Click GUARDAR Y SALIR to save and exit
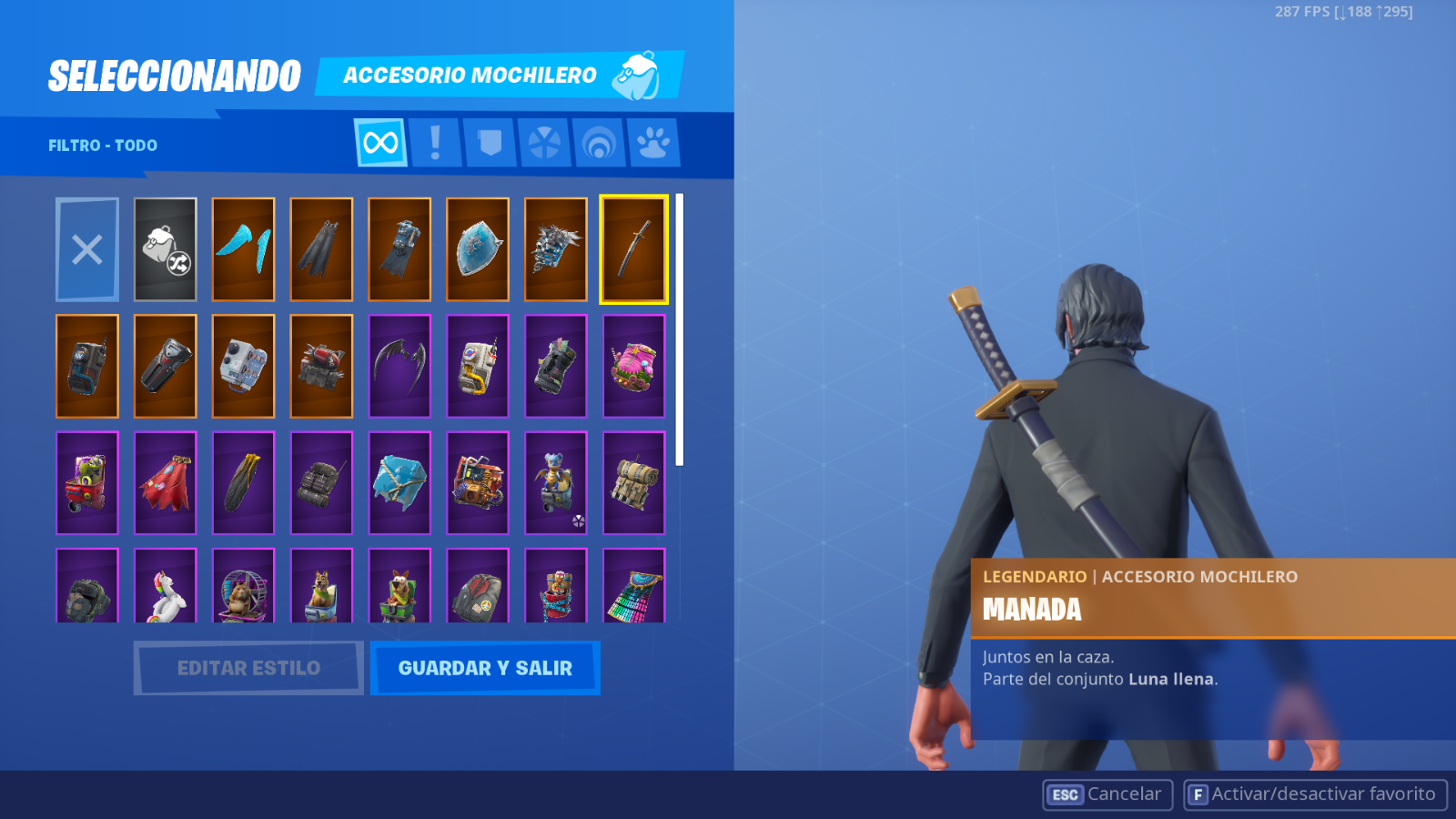The width and height of the screenshot is (1456, 819). point(485,667)
